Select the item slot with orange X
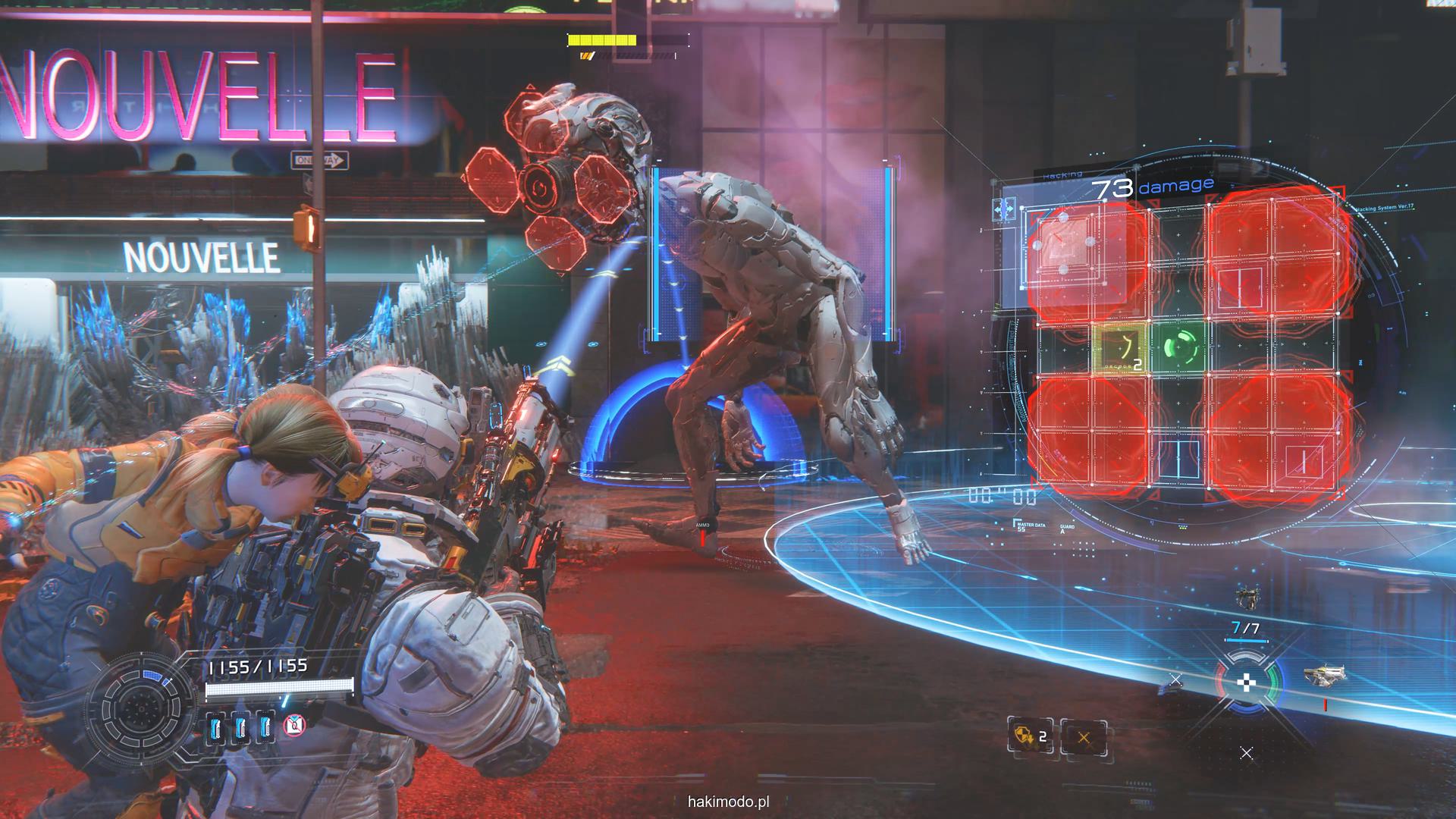1456x819 pixels. pyautogui.click(x=1083, y=737)
